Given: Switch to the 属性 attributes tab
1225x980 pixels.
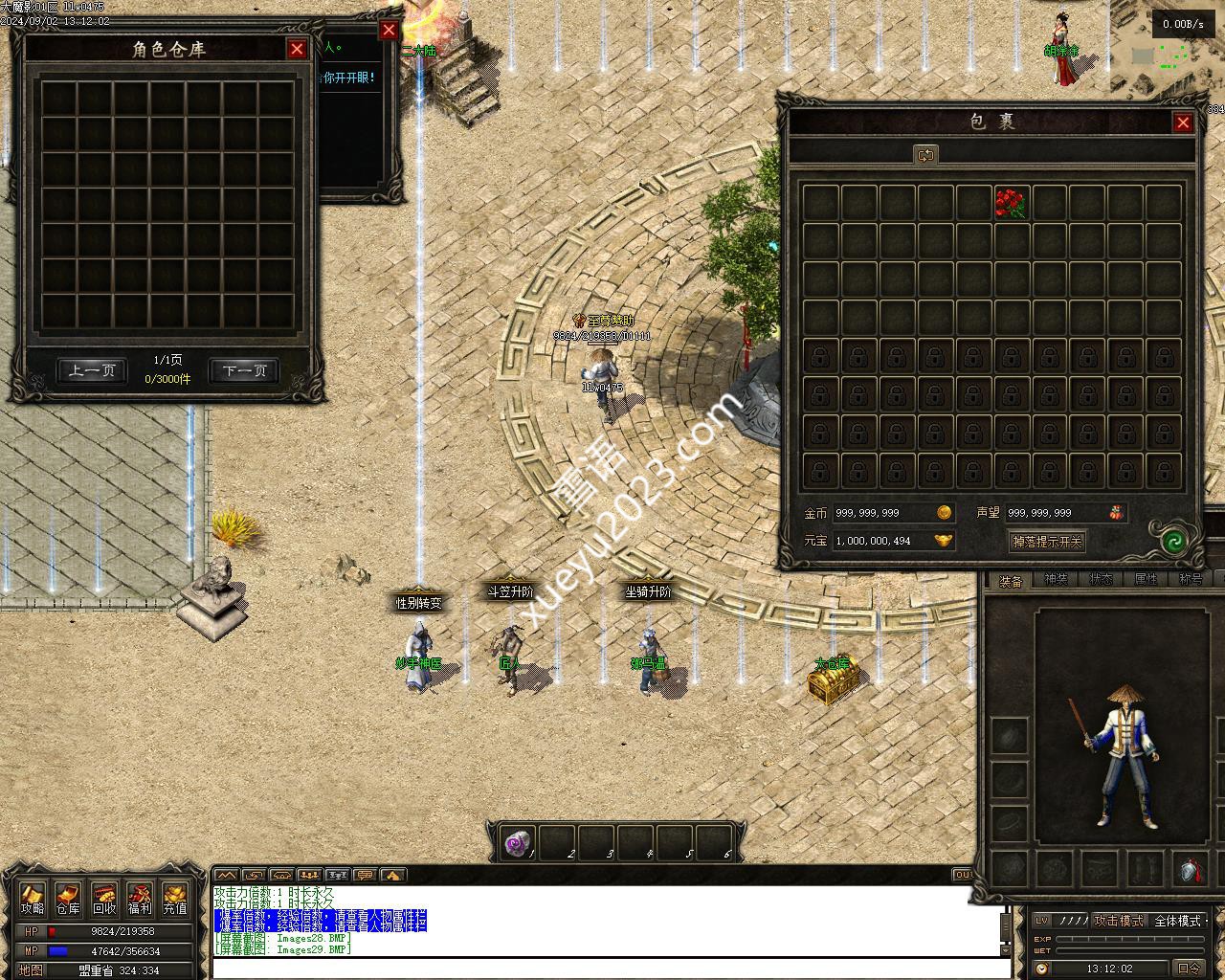Looking at the screenshot, I should tap(1146, 580).
